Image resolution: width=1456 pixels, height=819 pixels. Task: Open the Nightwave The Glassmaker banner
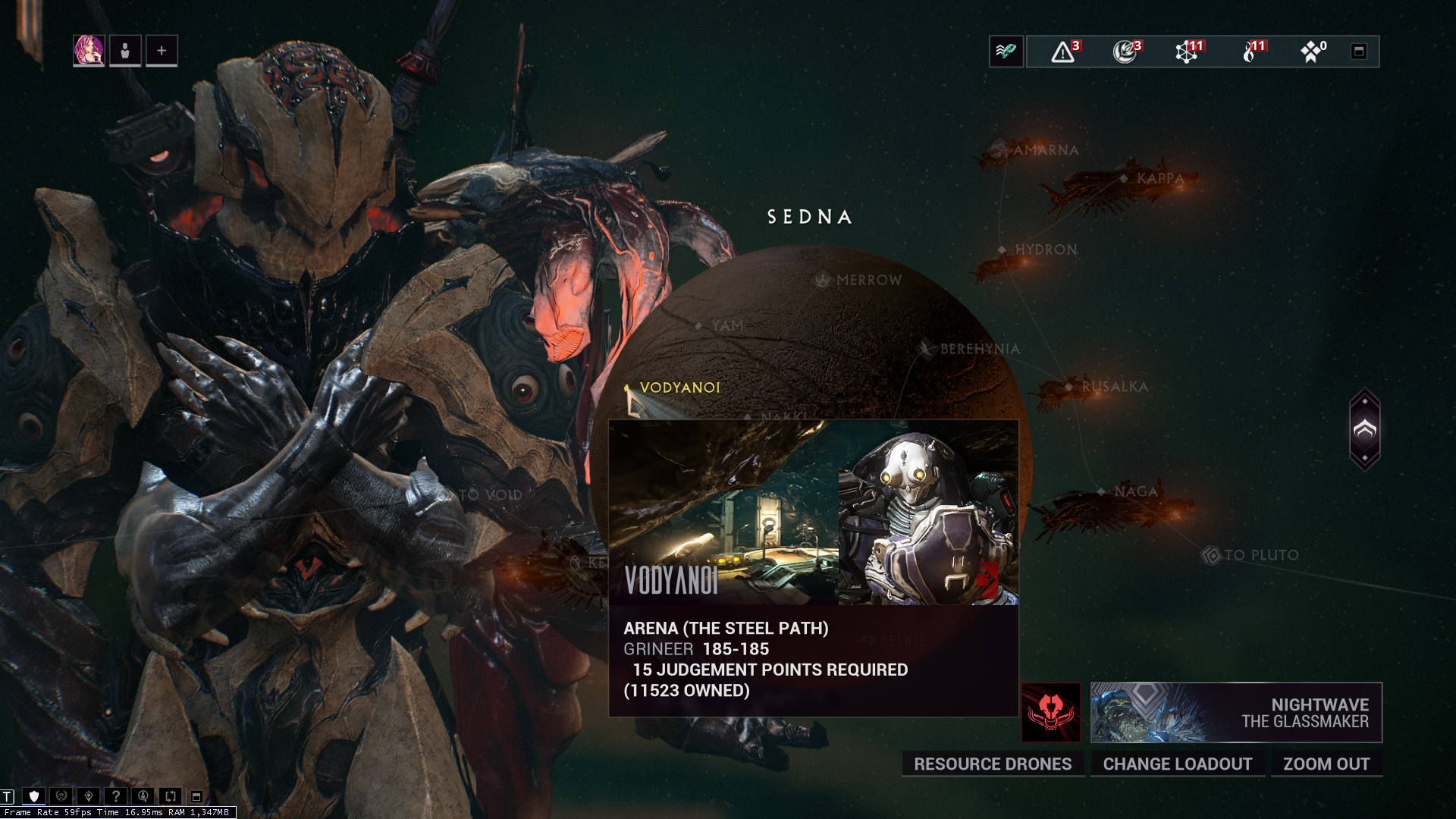(x=1236, y=712)
